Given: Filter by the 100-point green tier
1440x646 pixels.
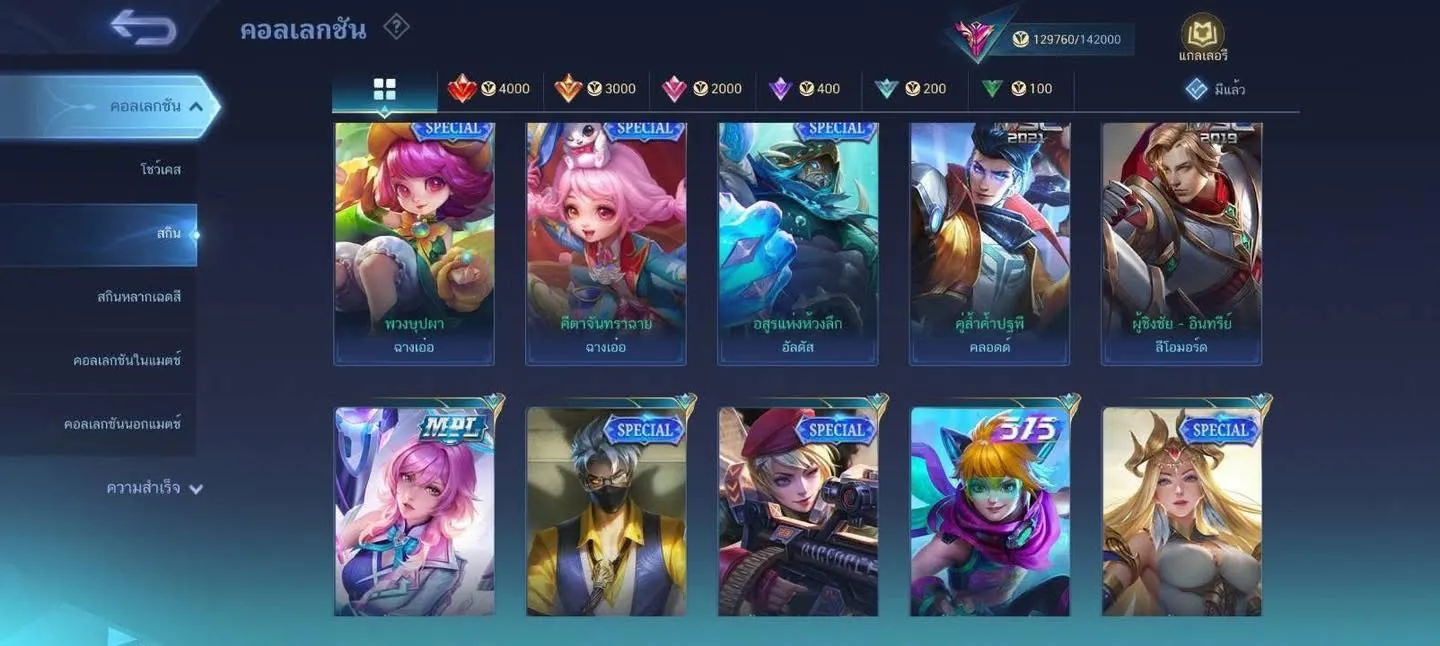Looking at the screenshot, I should click(x=1016, y=89).
